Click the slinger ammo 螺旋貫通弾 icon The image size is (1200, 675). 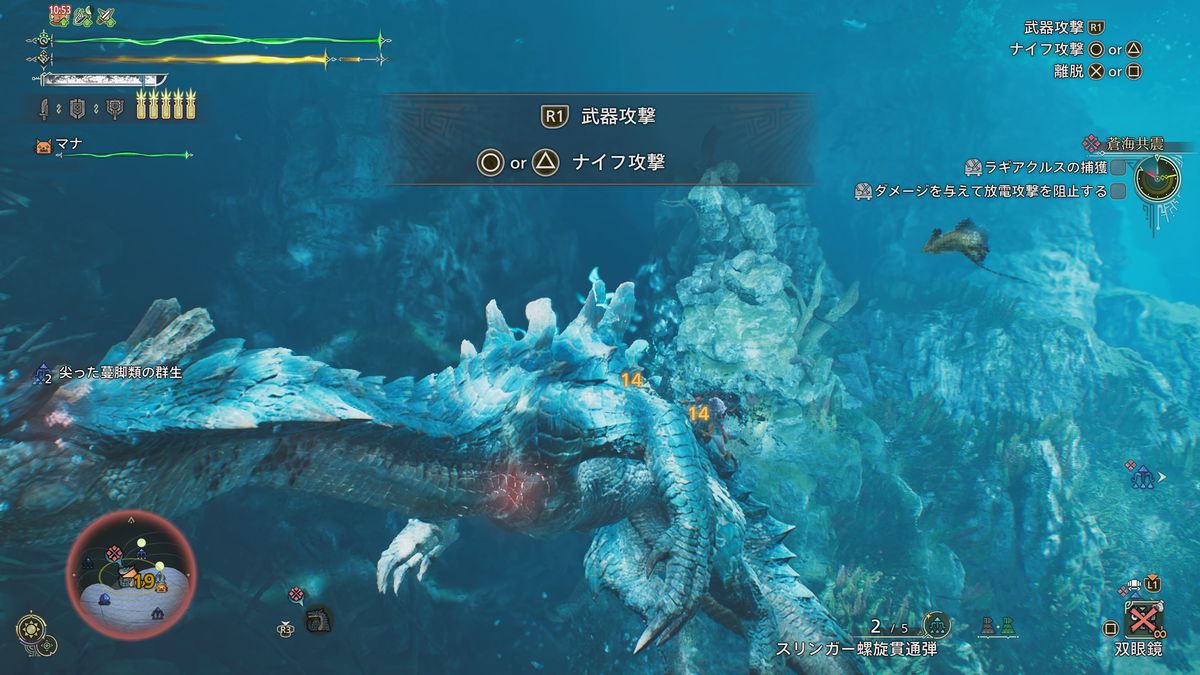click(936, 626)
